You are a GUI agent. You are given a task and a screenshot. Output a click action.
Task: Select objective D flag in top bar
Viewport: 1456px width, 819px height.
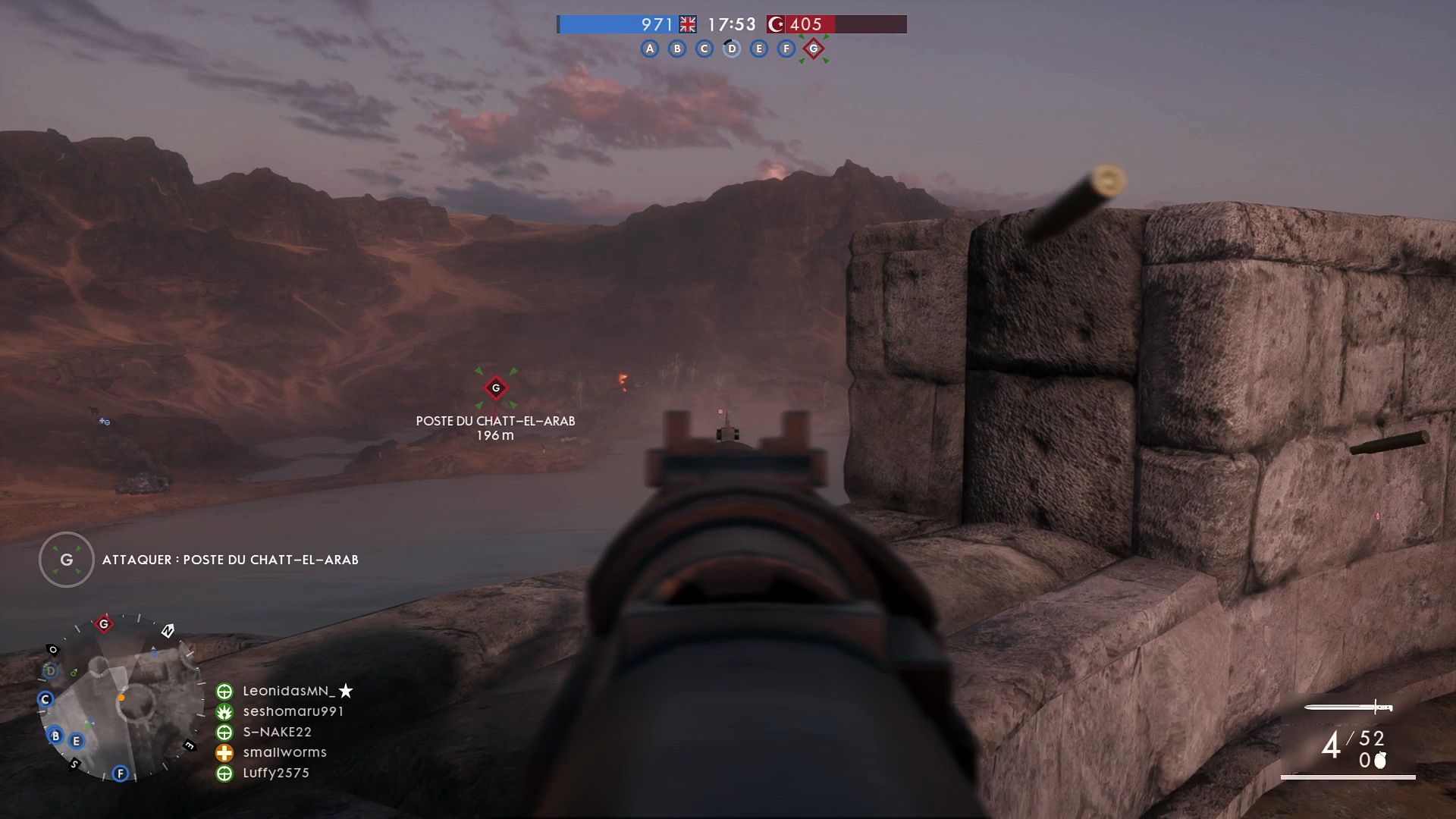point(732,49)
